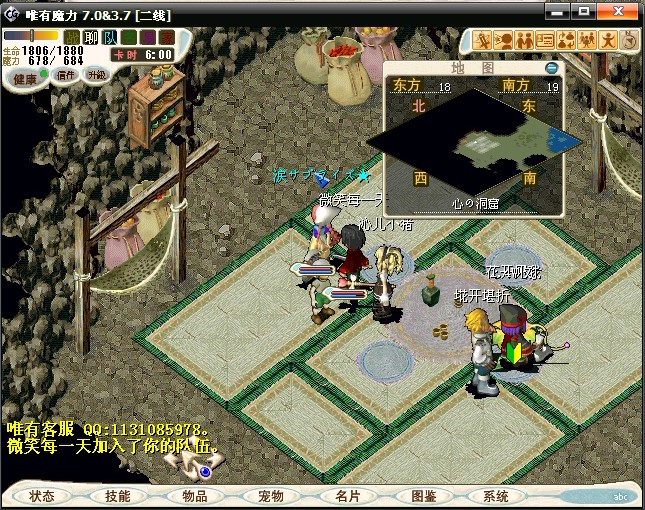Click the business card exchange icon
Image resolution: width=645 pixels, height=510 pixels.
(x=545, y=41)
